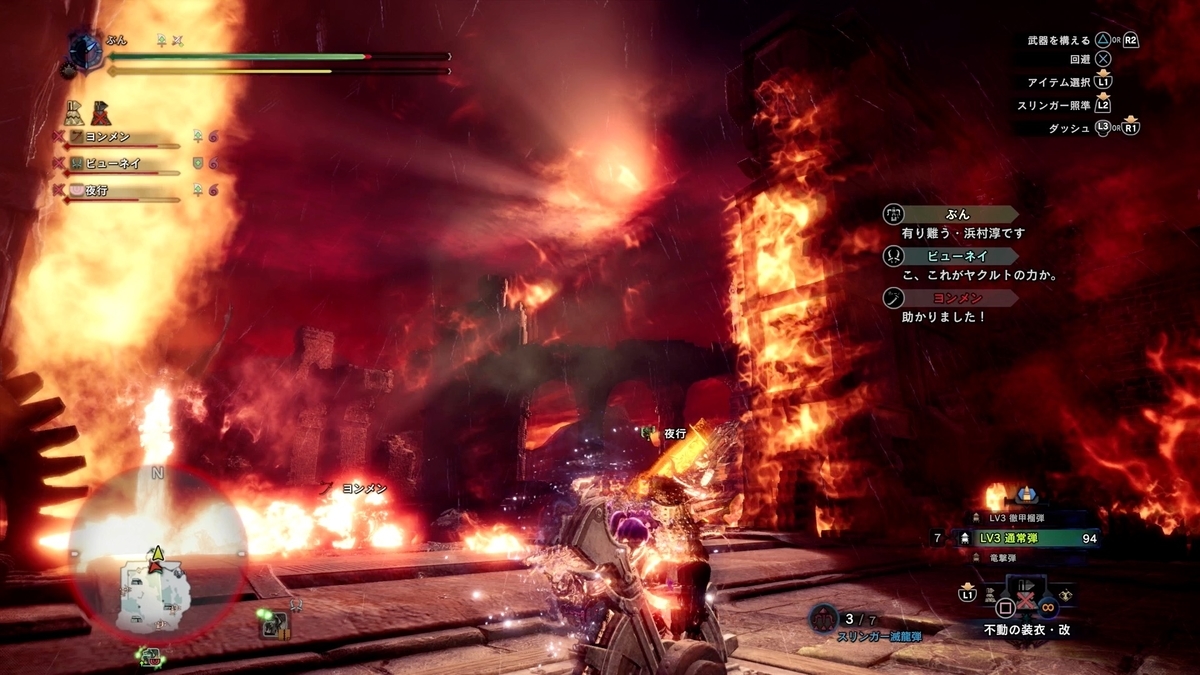
Task: Click the crossed-out red mantle cooldown icon
Action: pyautogui.click(x=100, y=112)
